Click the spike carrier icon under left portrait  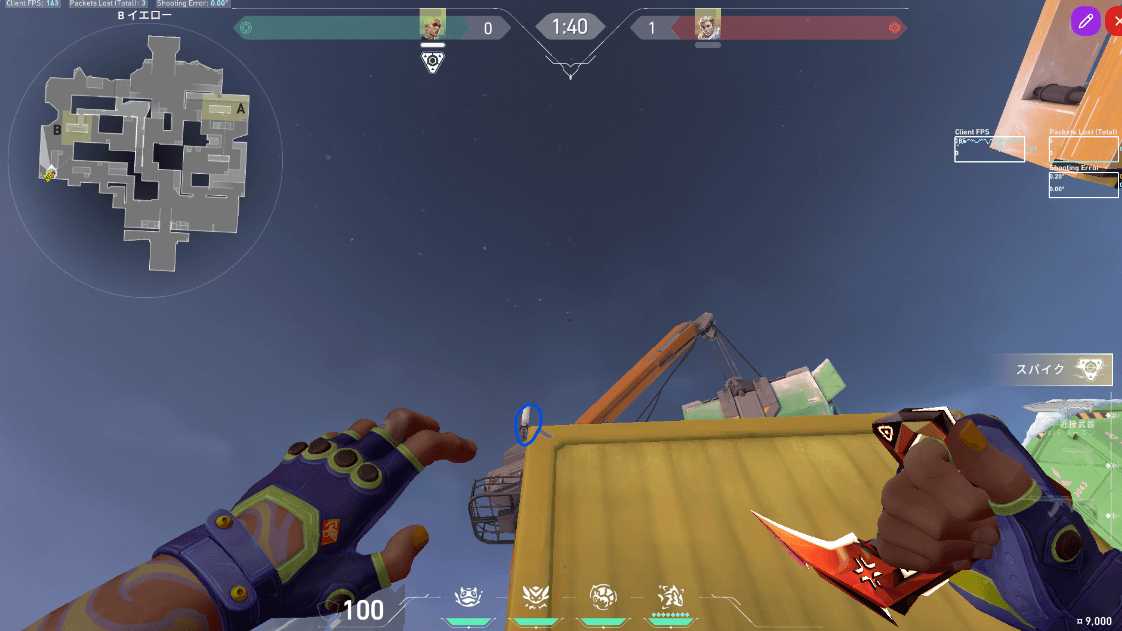432,62
